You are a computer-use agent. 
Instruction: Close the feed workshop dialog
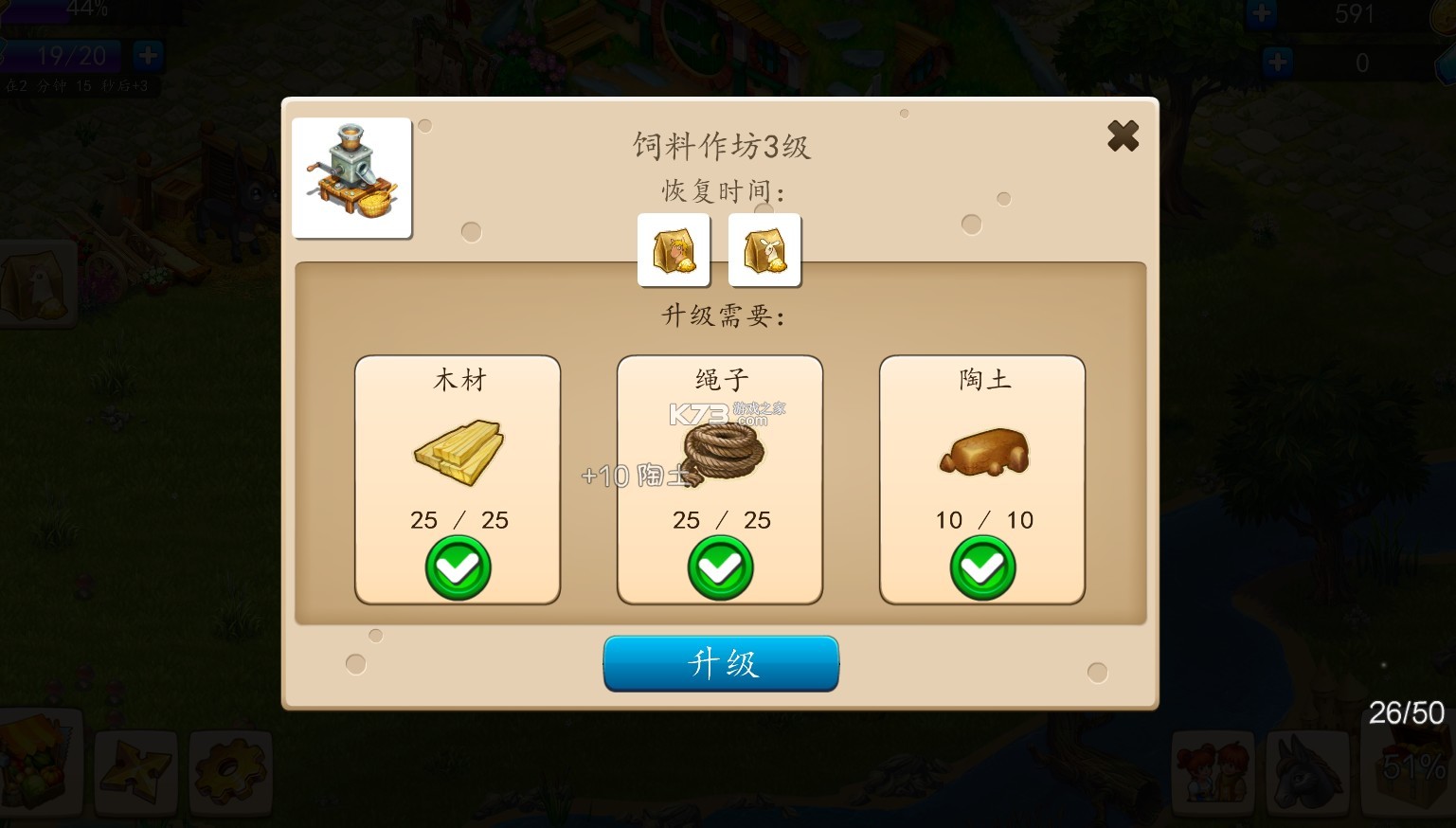click(x=1123, y=136)
